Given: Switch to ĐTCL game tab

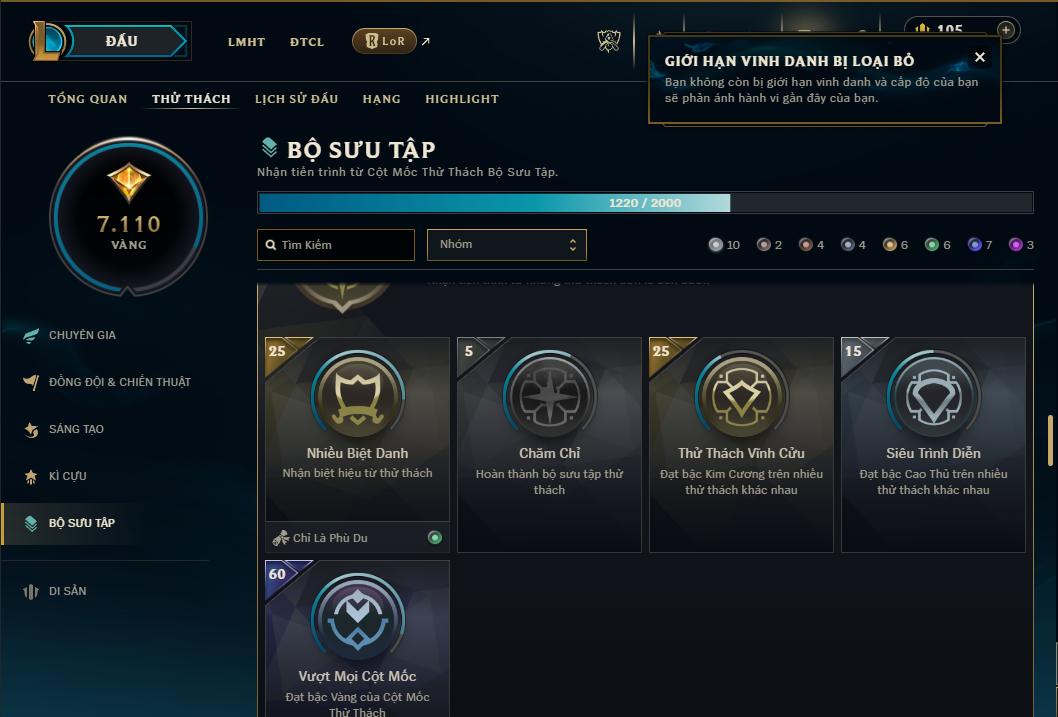Looking at the screenshot, I should point(307,42).
